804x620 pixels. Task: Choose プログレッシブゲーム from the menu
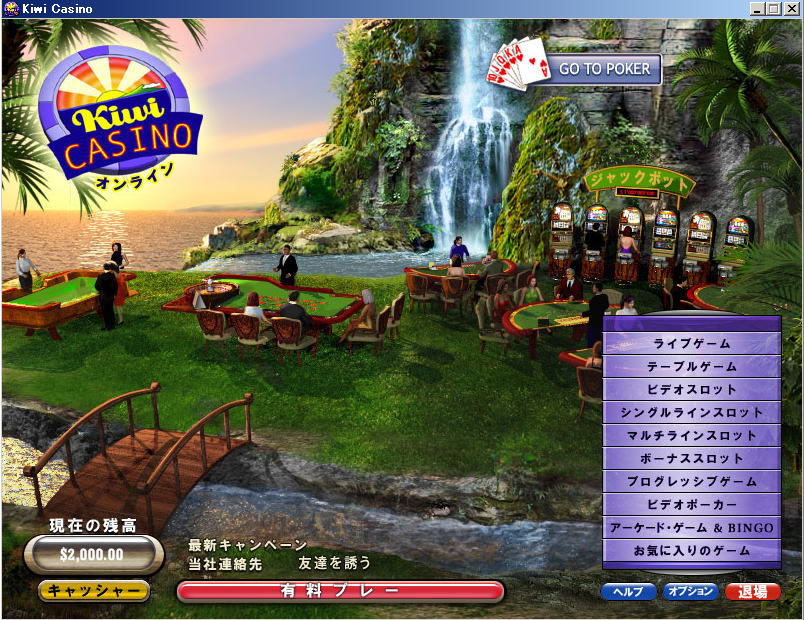point(691,482)
